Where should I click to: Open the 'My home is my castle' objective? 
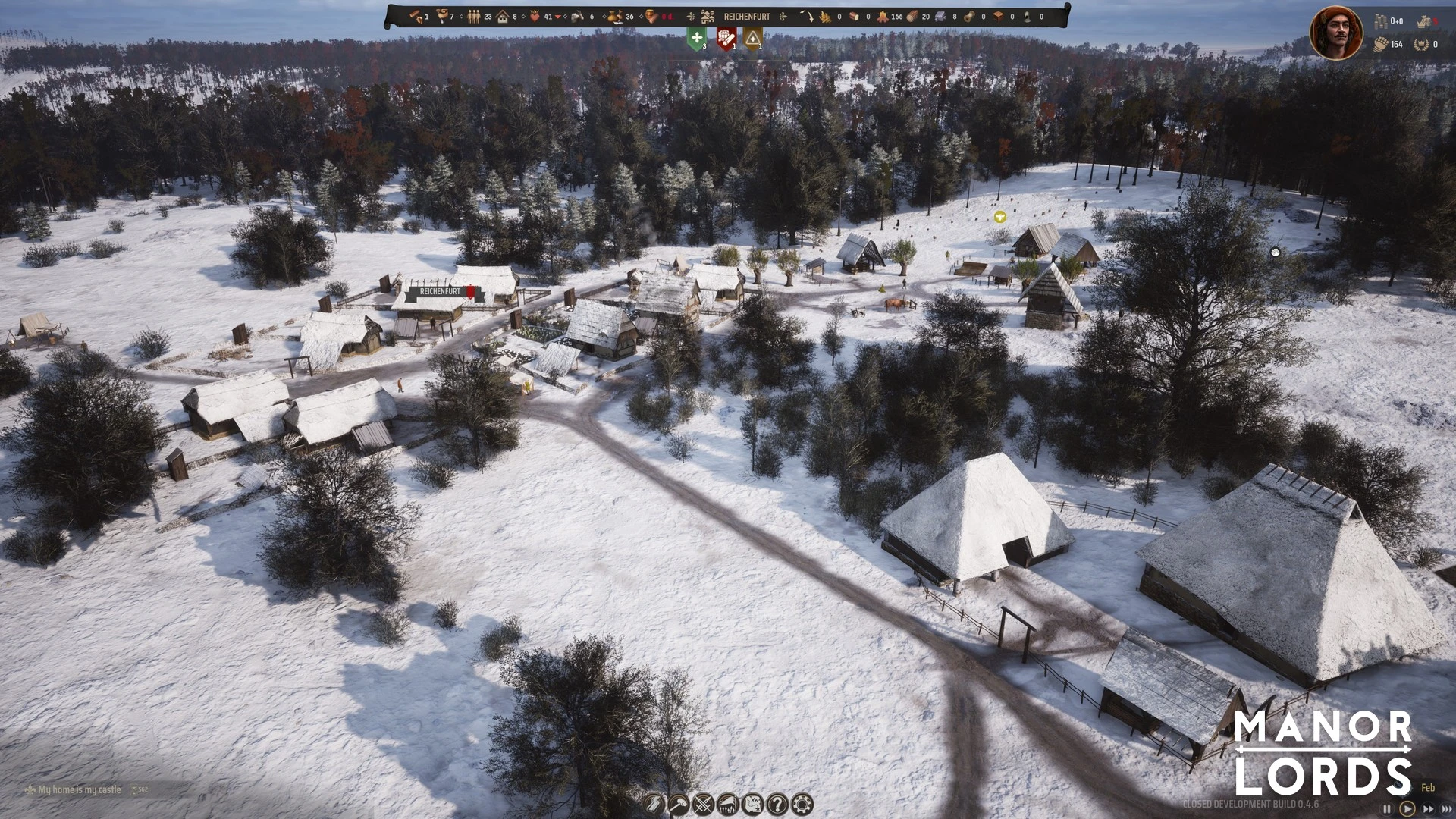[79, 789]
